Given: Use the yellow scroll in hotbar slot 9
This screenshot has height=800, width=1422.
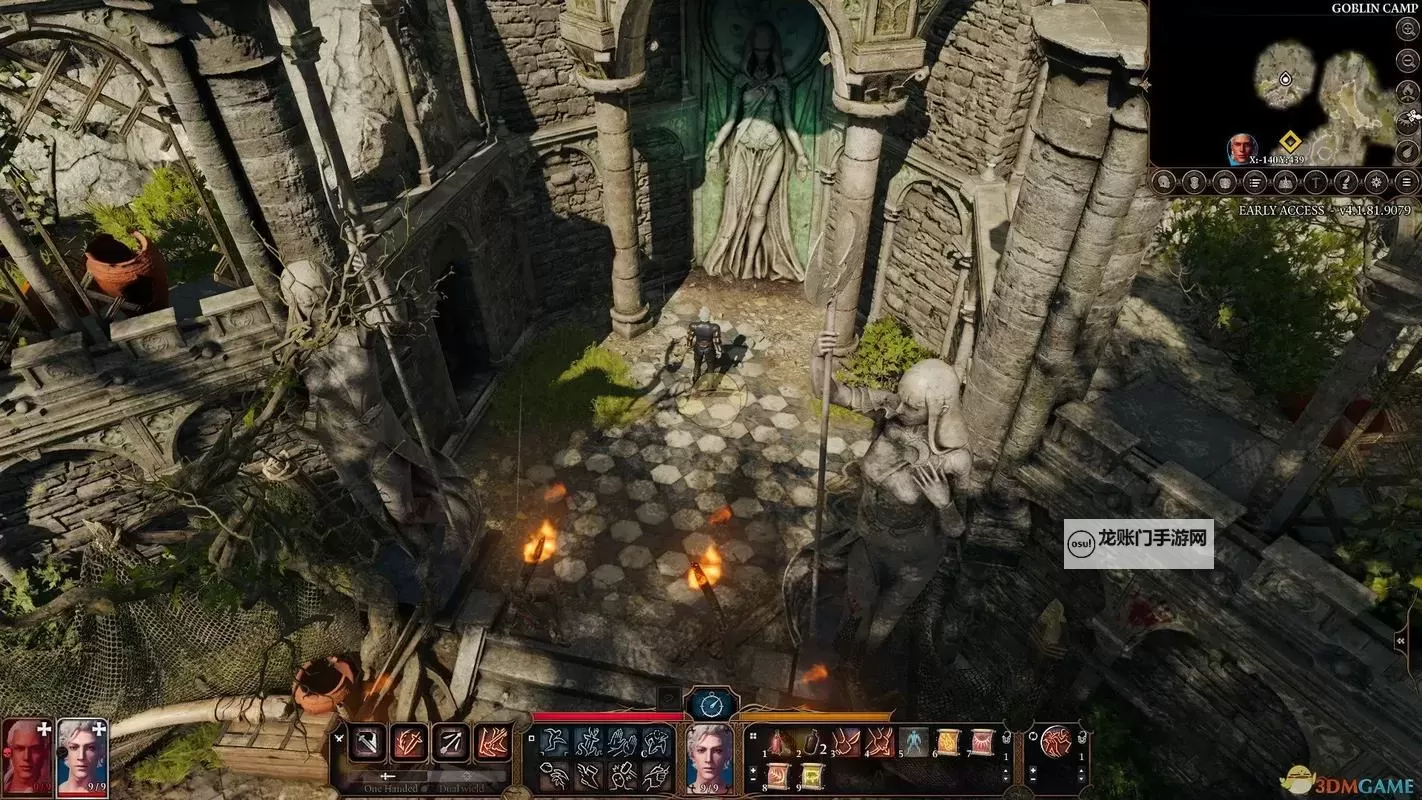Looking at the screenshot, I should click(x=810, y=775).
